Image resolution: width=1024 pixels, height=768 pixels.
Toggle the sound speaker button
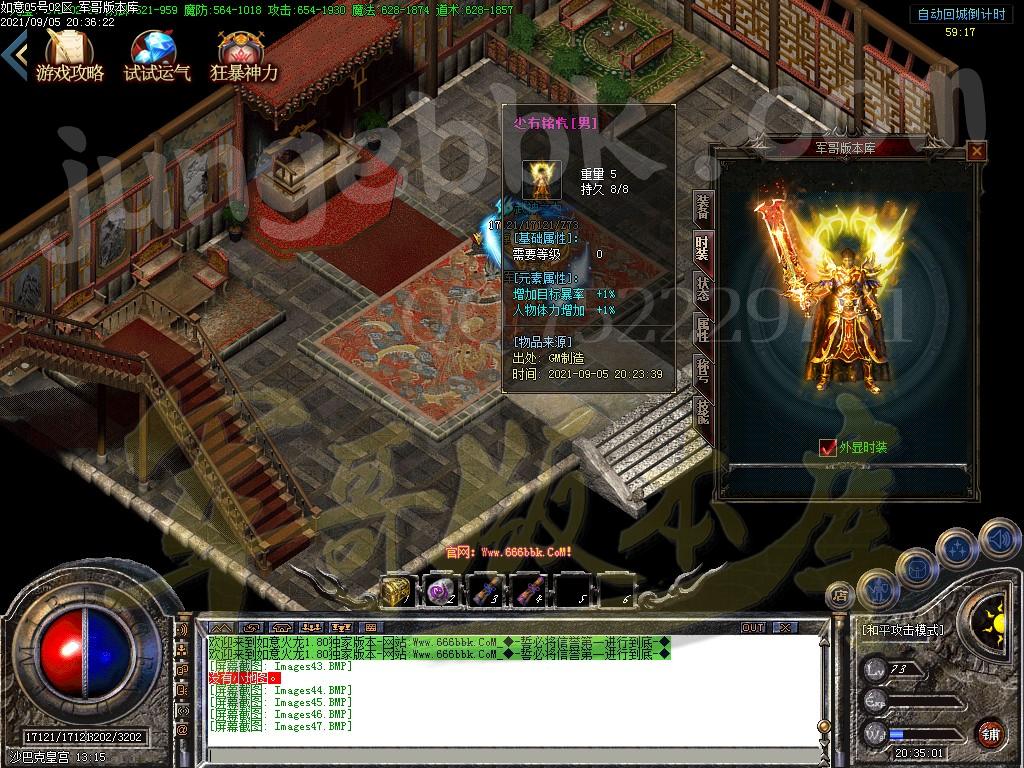point(998,539)
